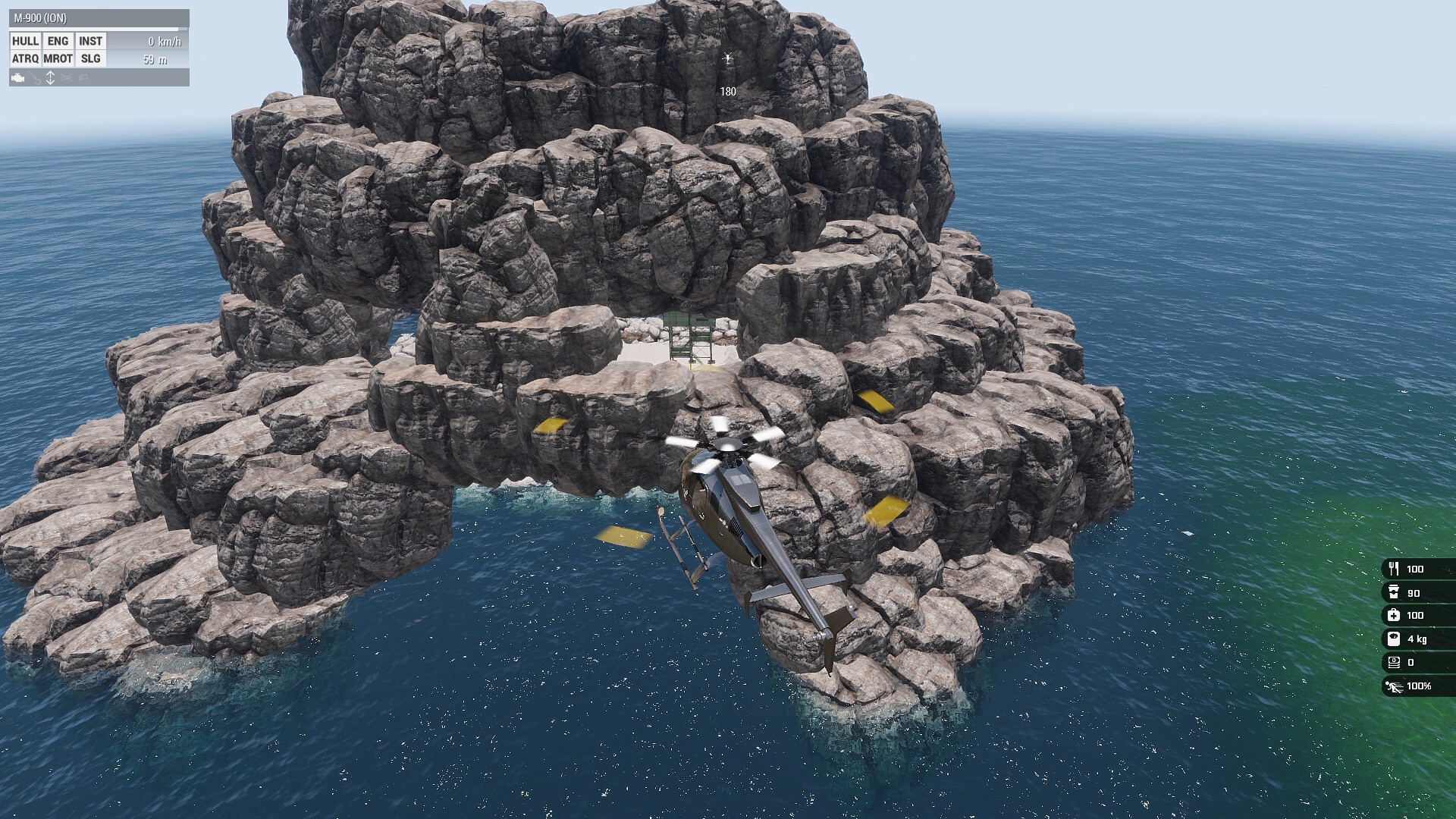Click the up-down arrows hover icon
The image size is (1456, 819).
(x=50, y=77)
